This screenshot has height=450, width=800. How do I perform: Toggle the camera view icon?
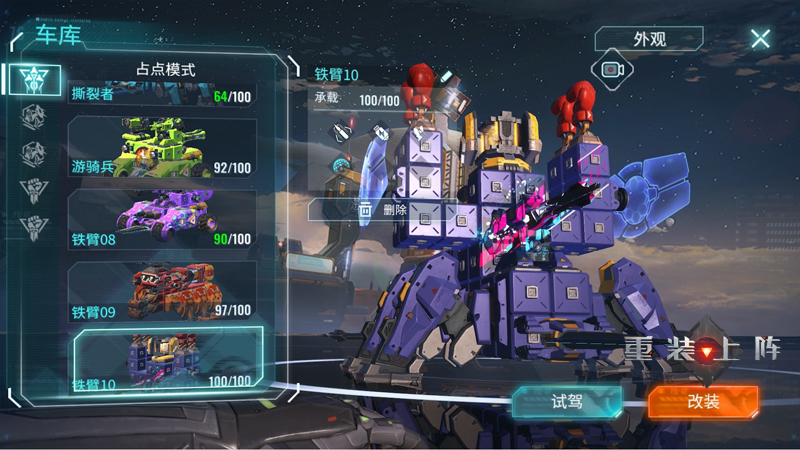tap(612, 69)
